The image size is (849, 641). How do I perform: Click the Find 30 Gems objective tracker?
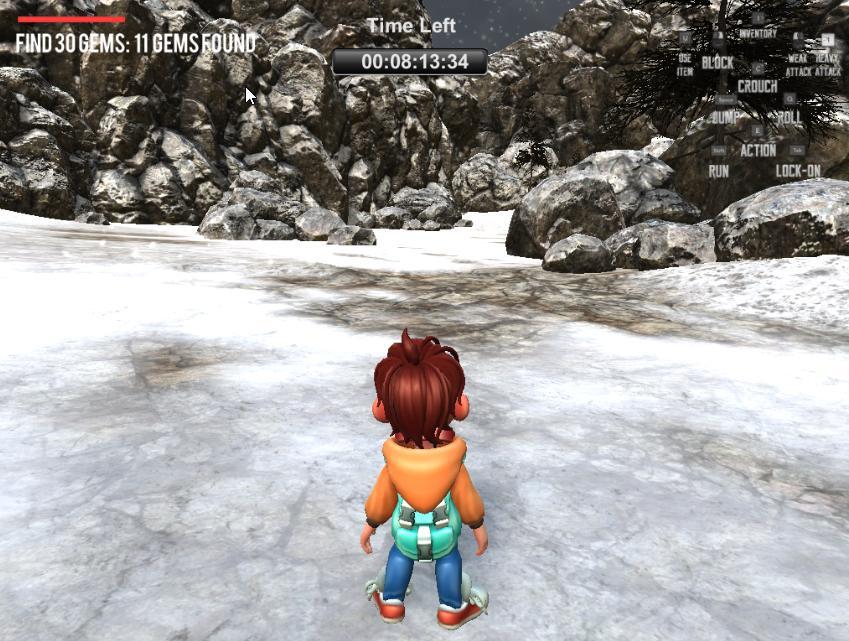pyautogui.click(x=136, y=43)
